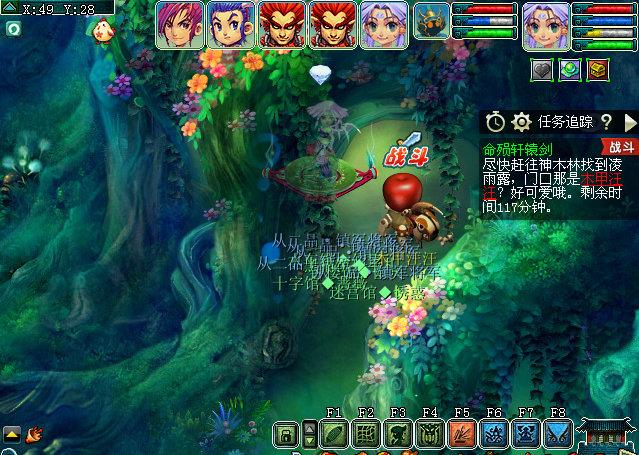Open the quest tracker gear settings
Image resolution: width=639 pixels, height=455 pixels.
click(520, 122)
